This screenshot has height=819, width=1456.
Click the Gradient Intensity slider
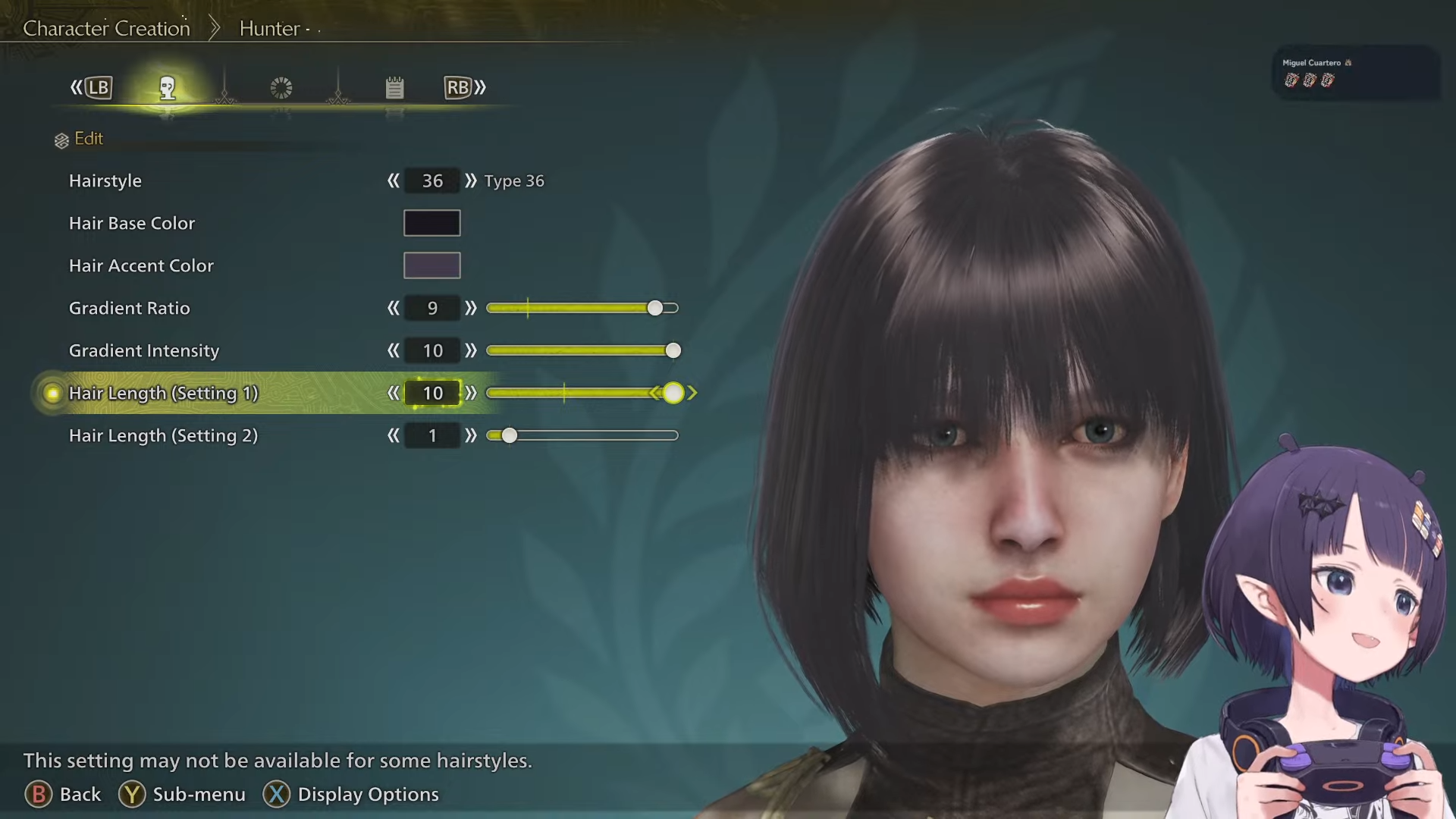[x=582, y=351]
